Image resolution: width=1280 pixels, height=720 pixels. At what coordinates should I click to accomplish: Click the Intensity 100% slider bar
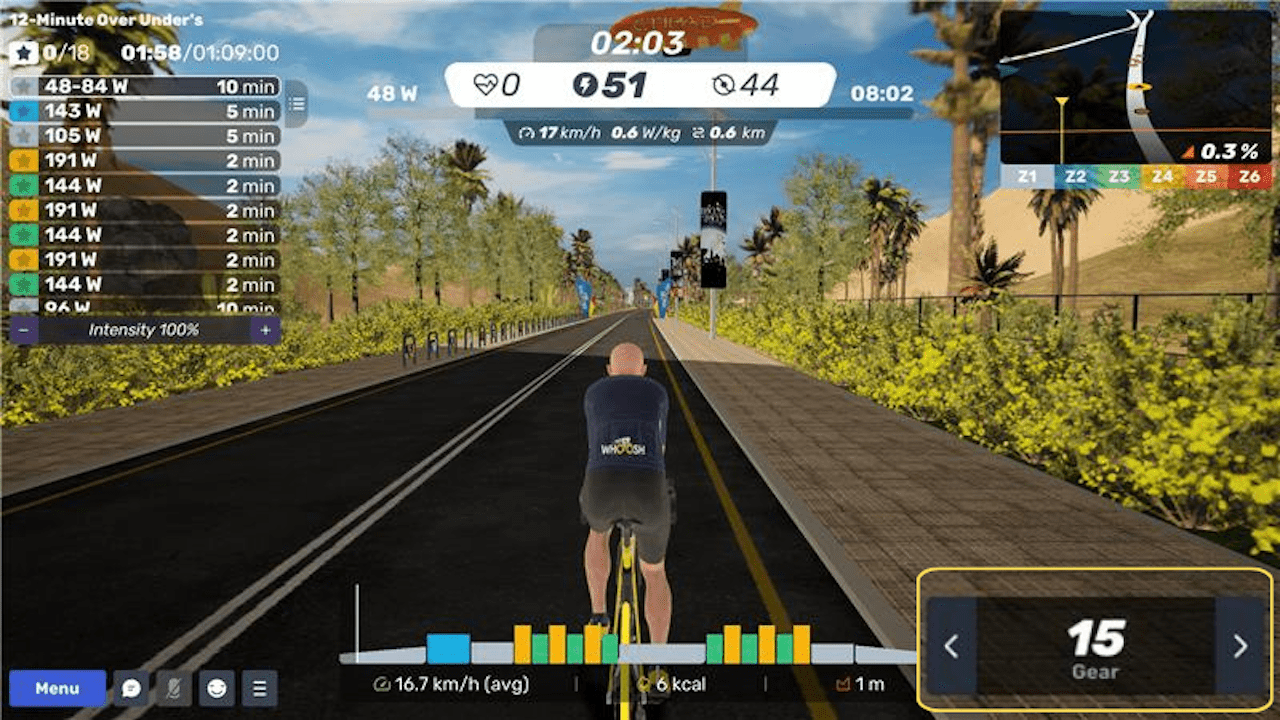(145, 331)
